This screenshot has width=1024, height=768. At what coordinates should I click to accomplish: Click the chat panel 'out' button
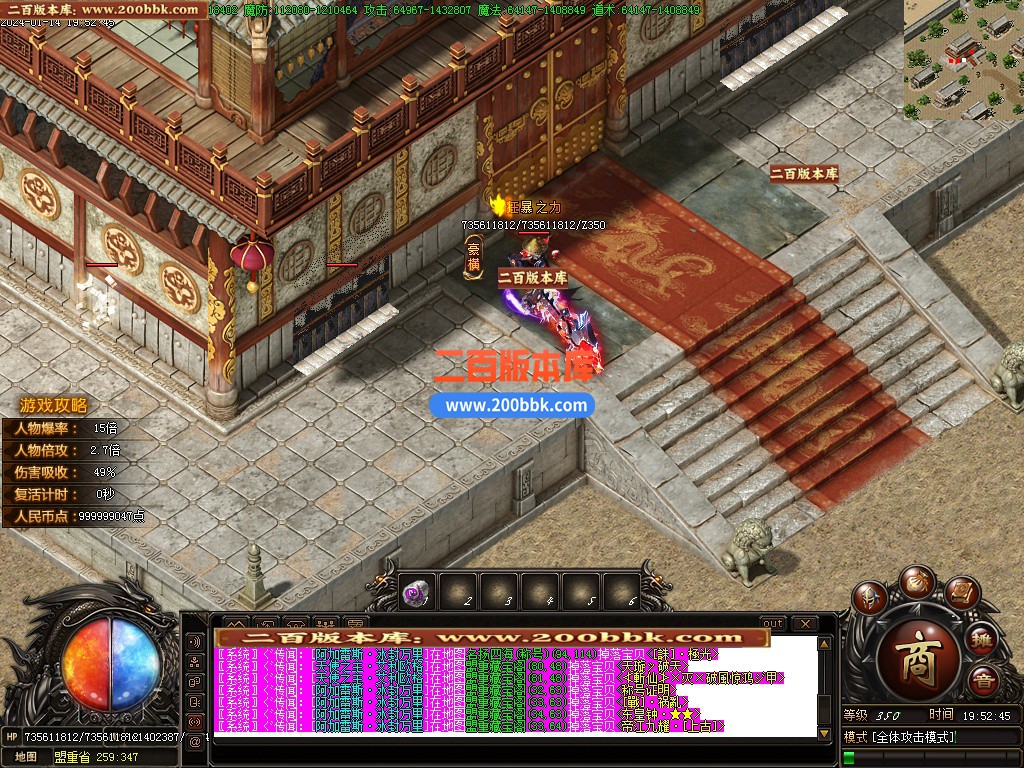772,624
